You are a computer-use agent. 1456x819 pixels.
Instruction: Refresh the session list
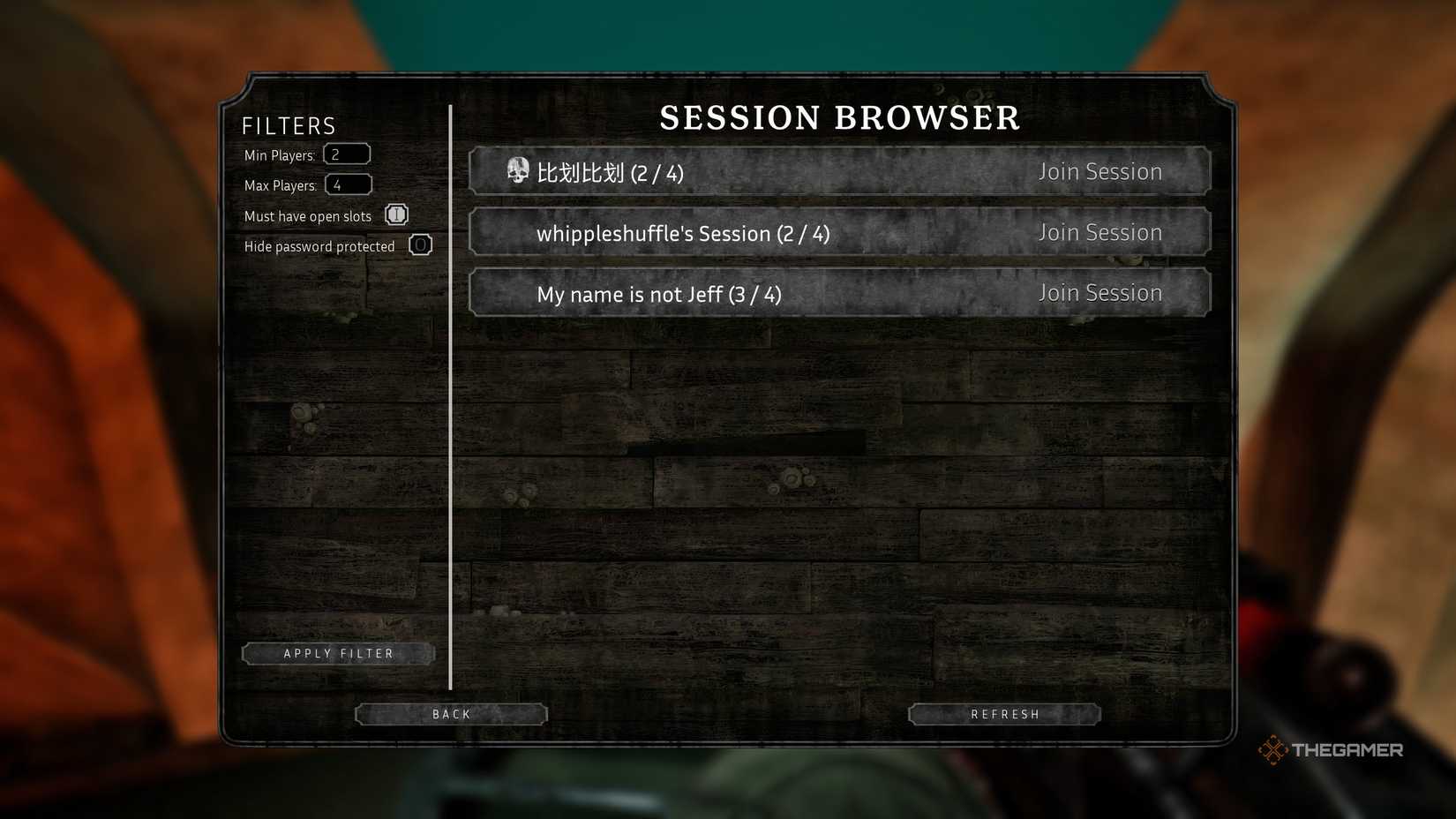[x=1003, y=713]
